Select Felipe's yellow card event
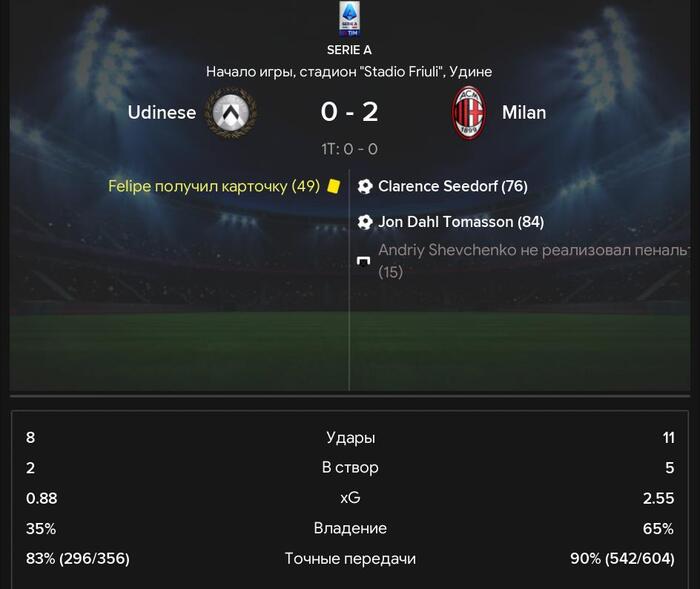 pyautogui.click(x=214, y=186)
